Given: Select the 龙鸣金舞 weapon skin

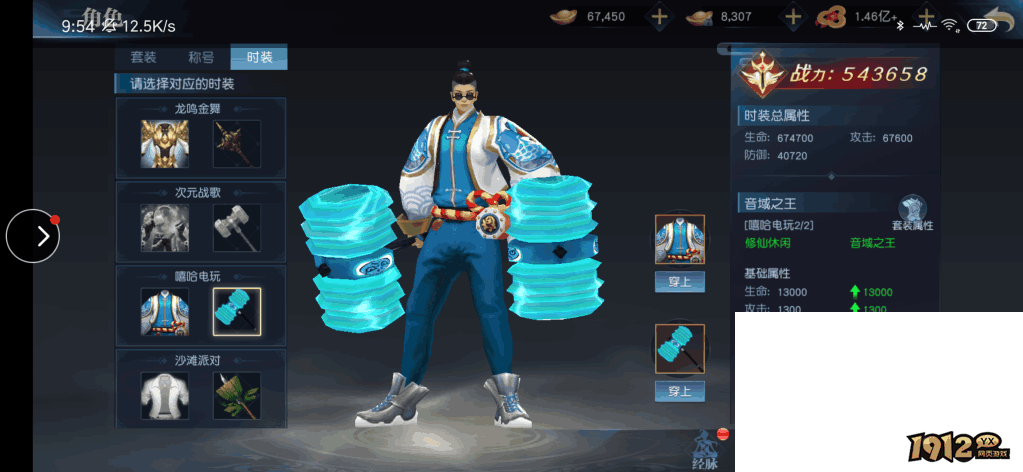Looking at the screenshot, I should click(x=237, y=144).
